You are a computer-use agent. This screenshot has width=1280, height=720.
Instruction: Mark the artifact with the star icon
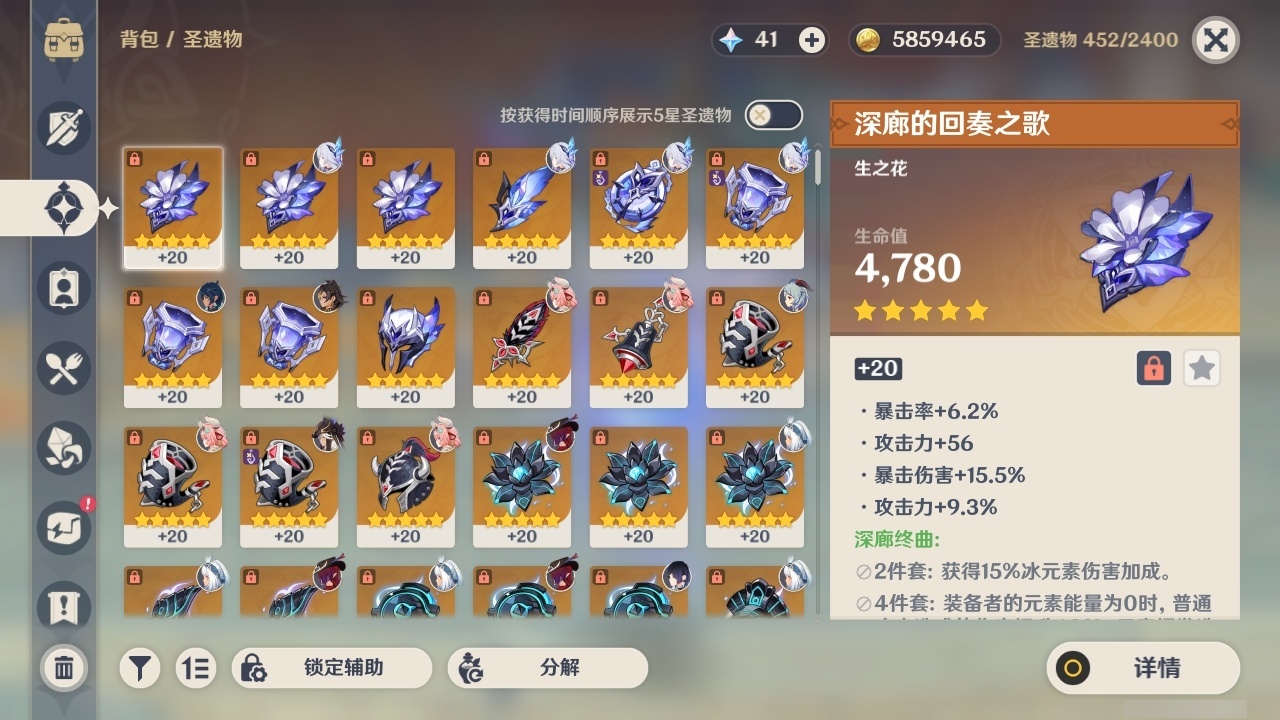click(1201, 368)
